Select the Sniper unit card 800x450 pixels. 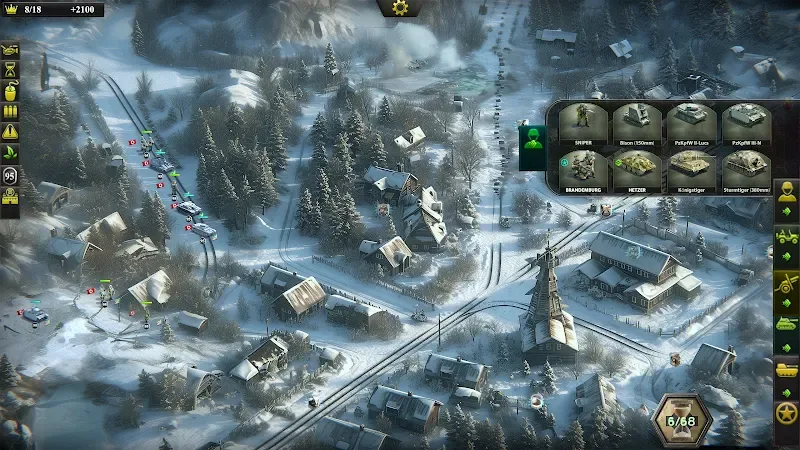(x=581, y=125)
